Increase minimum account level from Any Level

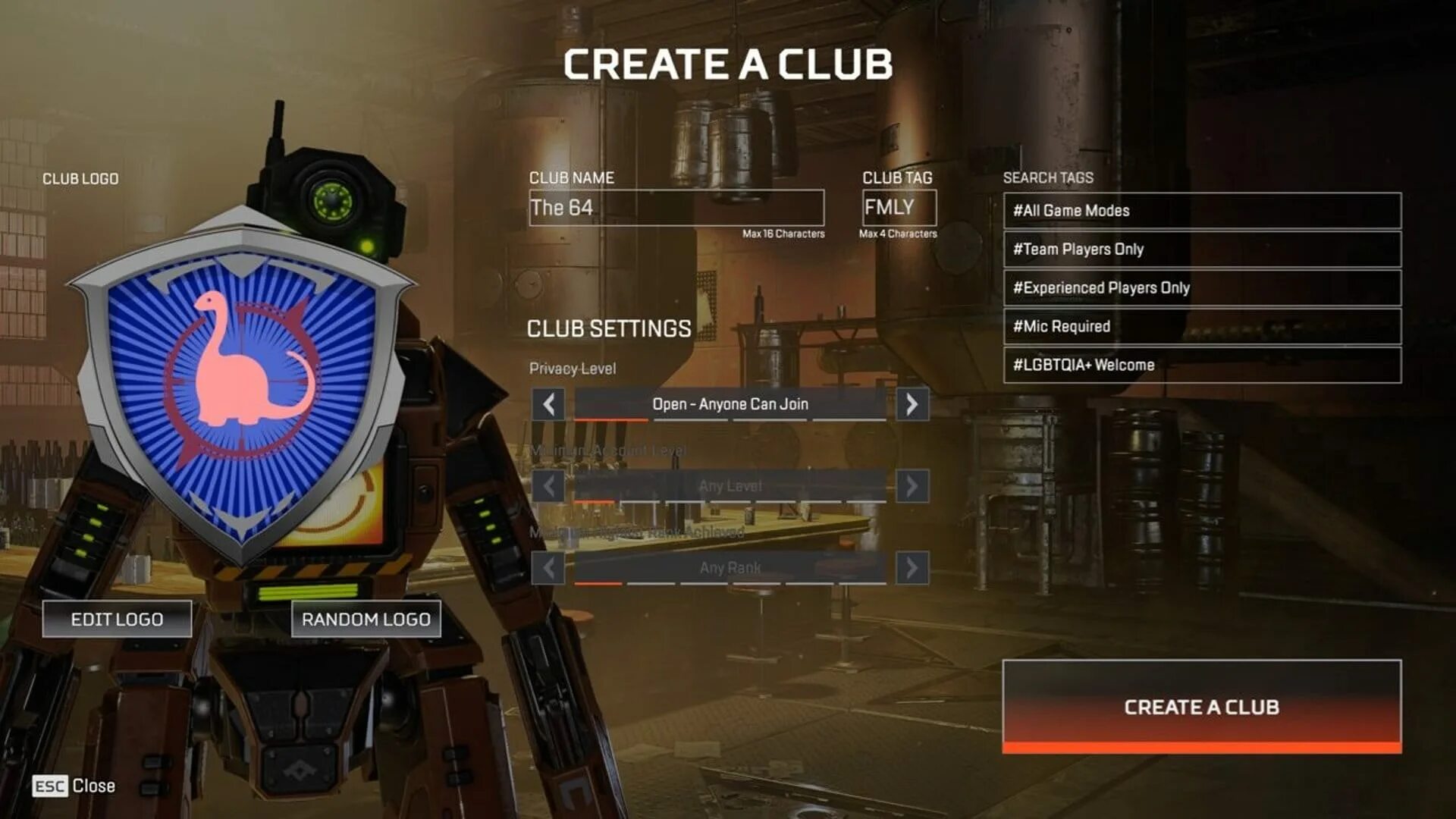[x=912, y=486]
